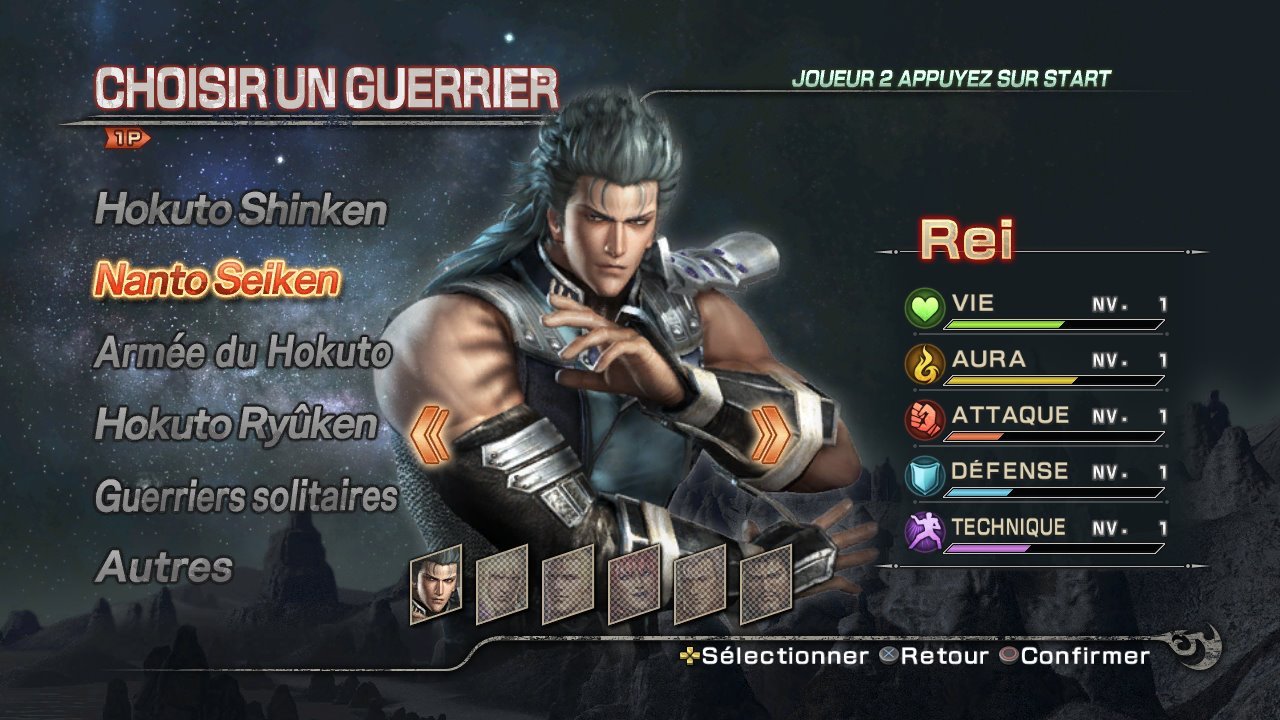Switch to the Hokuto Ryûken category
The image size is (1280, 720).
[236, 425]
